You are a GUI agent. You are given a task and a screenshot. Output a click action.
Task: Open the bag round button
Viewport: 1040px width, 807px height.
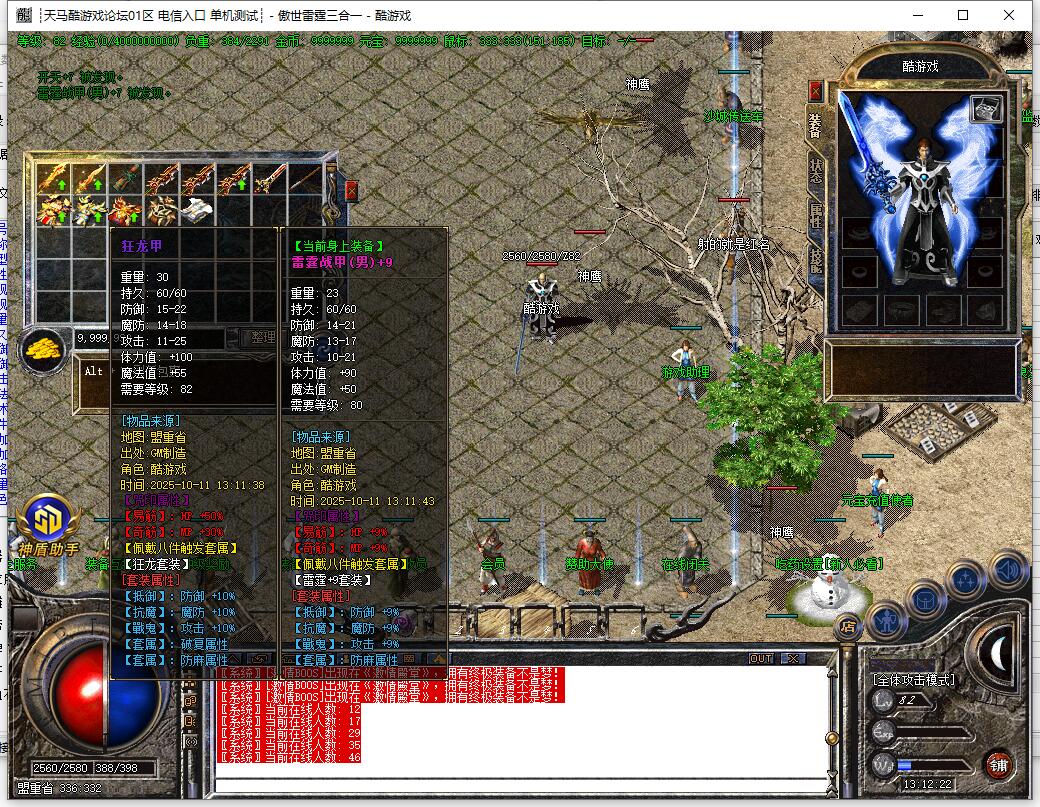tap(925, 600)
